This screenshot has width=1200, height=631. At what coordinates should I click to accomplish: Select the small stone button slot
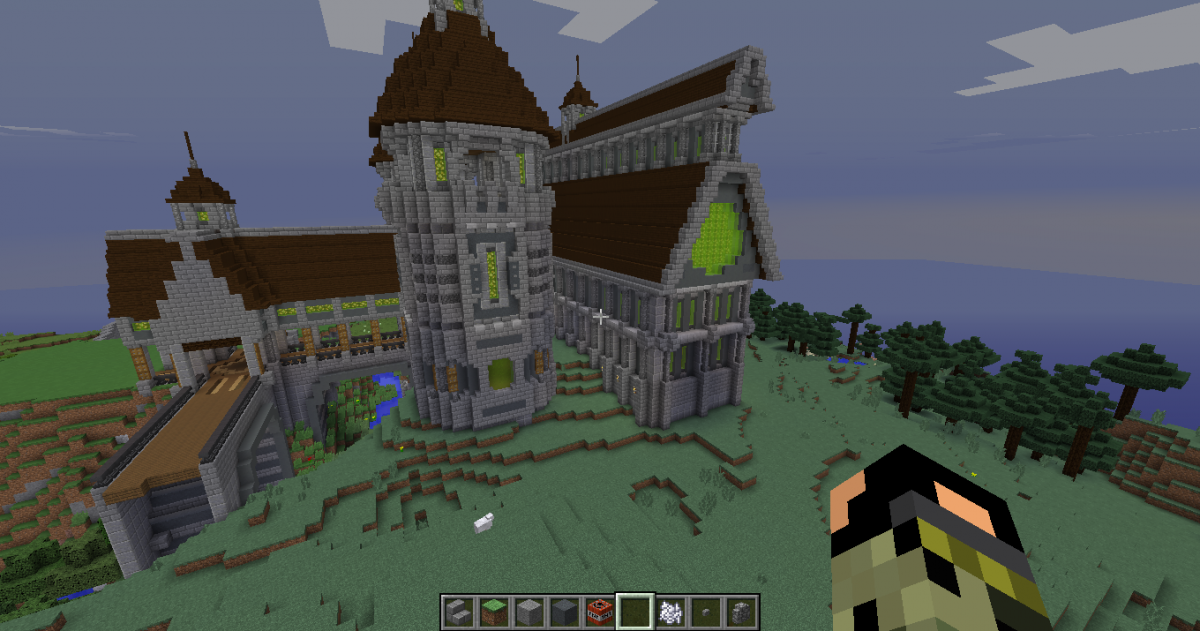(x=705, y=609)
